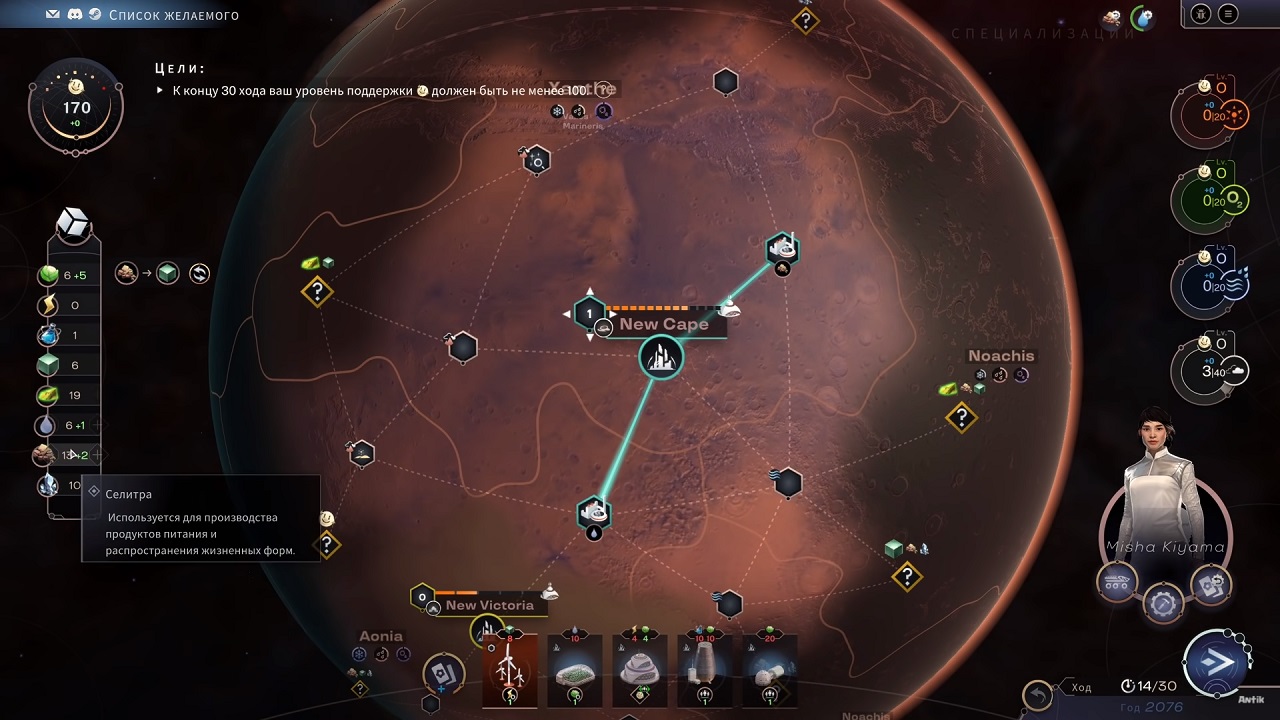
Task: Open the wishlist link «Список желаемого»
Action: coord(173,15)
